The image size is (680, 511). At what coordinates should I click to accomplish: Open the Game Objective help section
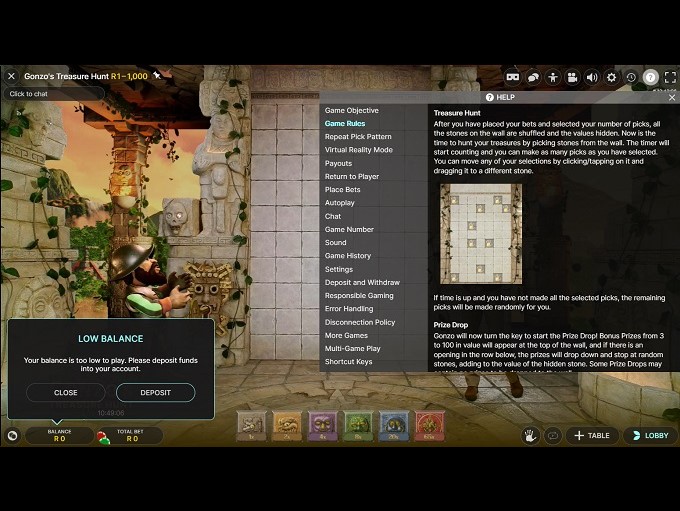(351, 111)
